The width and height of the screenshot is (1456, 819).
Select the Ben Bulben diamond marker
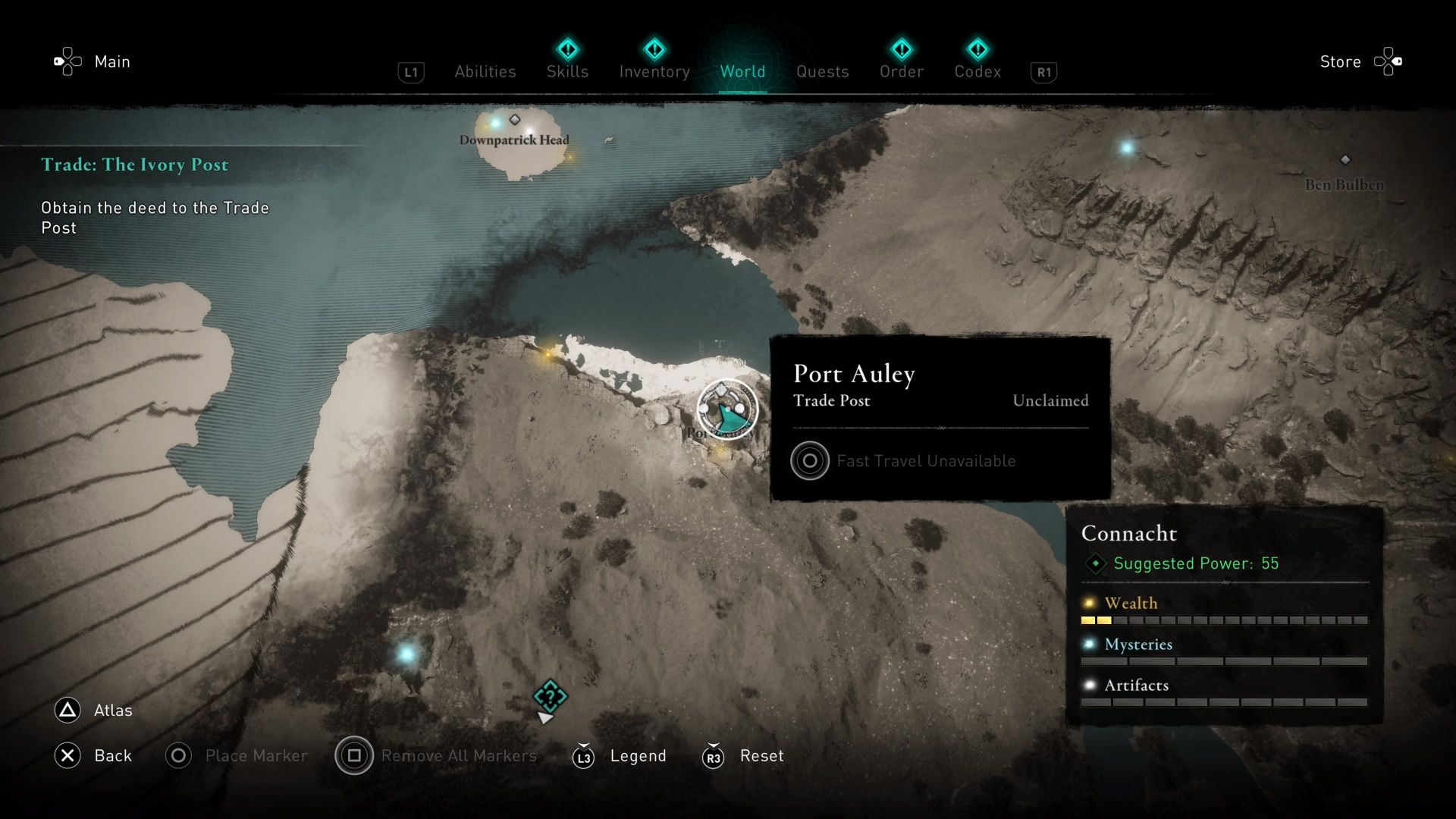pyautogui.click(x=1346, y=160)
